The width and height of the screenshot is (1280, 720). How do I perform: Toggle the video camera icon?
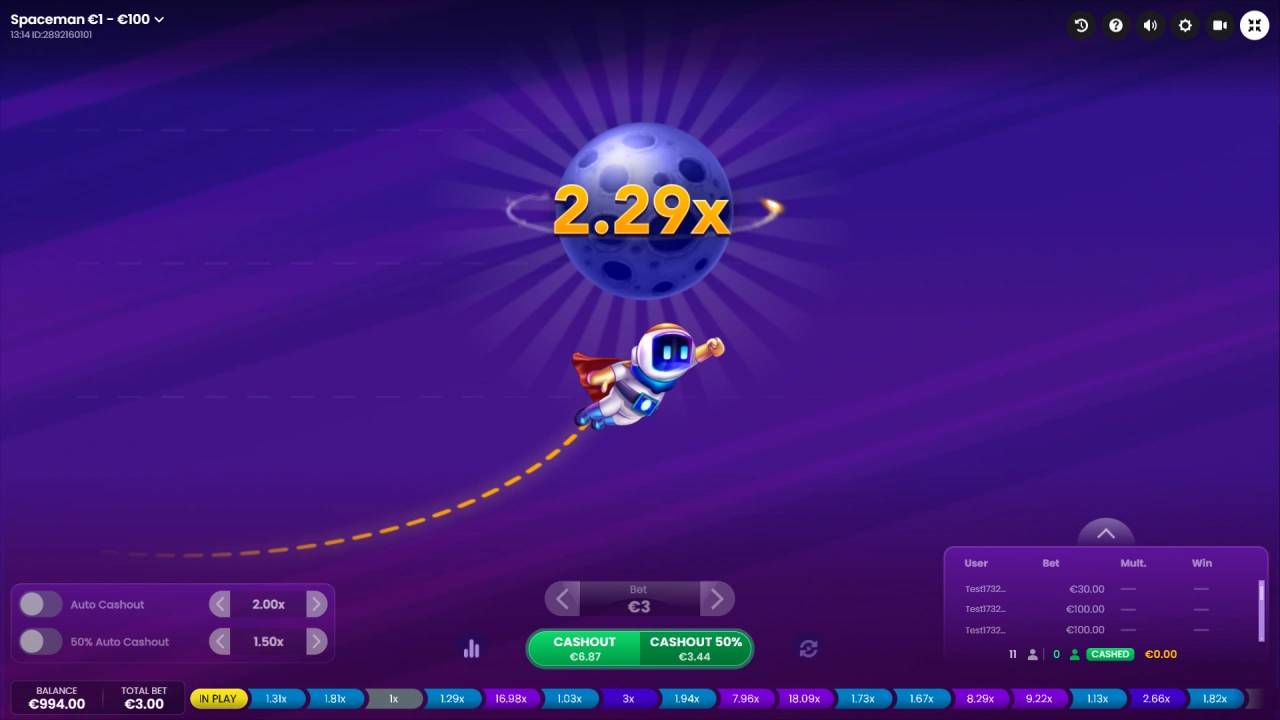1220,25
